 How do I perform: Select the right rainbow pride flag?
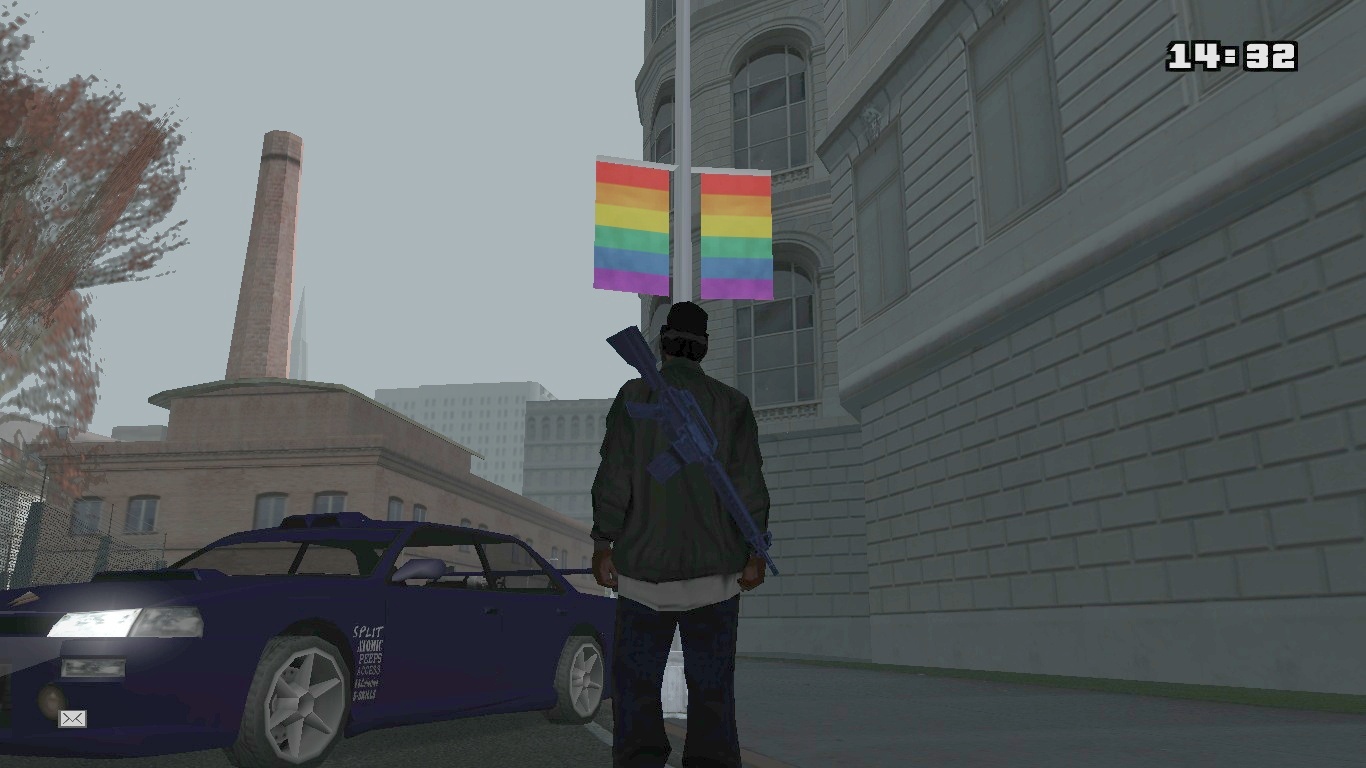point(737,235)
